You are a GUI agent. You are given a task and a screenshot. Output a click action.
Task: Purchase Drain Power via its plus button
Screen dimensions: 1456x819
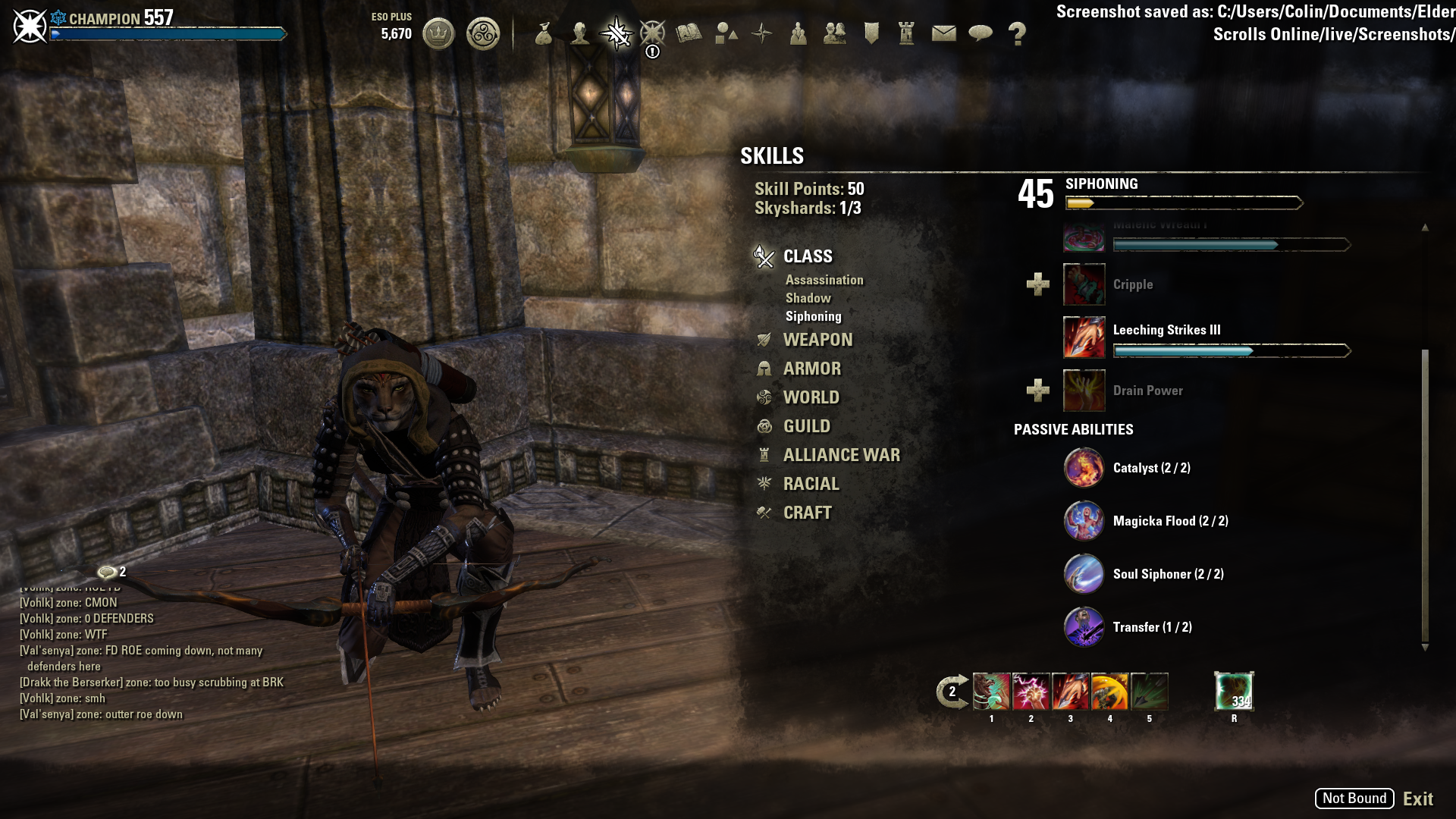1037,391
